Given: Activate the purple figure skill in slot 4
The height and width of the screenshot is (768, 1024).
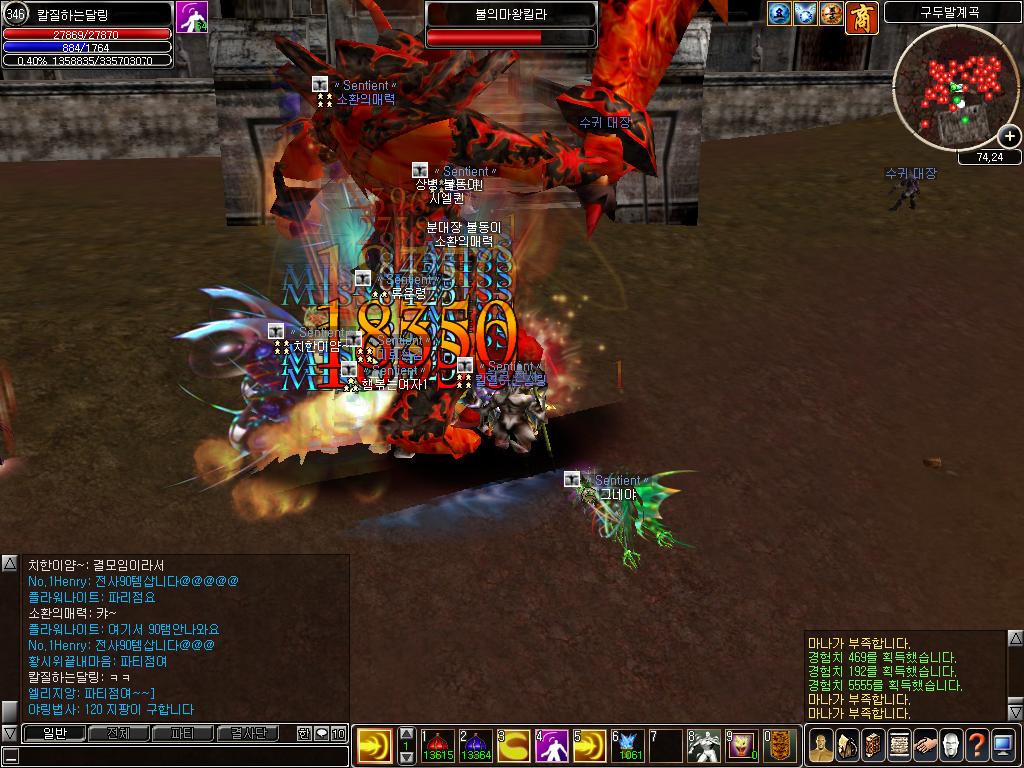Looking at the screenshot, I should click(x=552, y=744).
